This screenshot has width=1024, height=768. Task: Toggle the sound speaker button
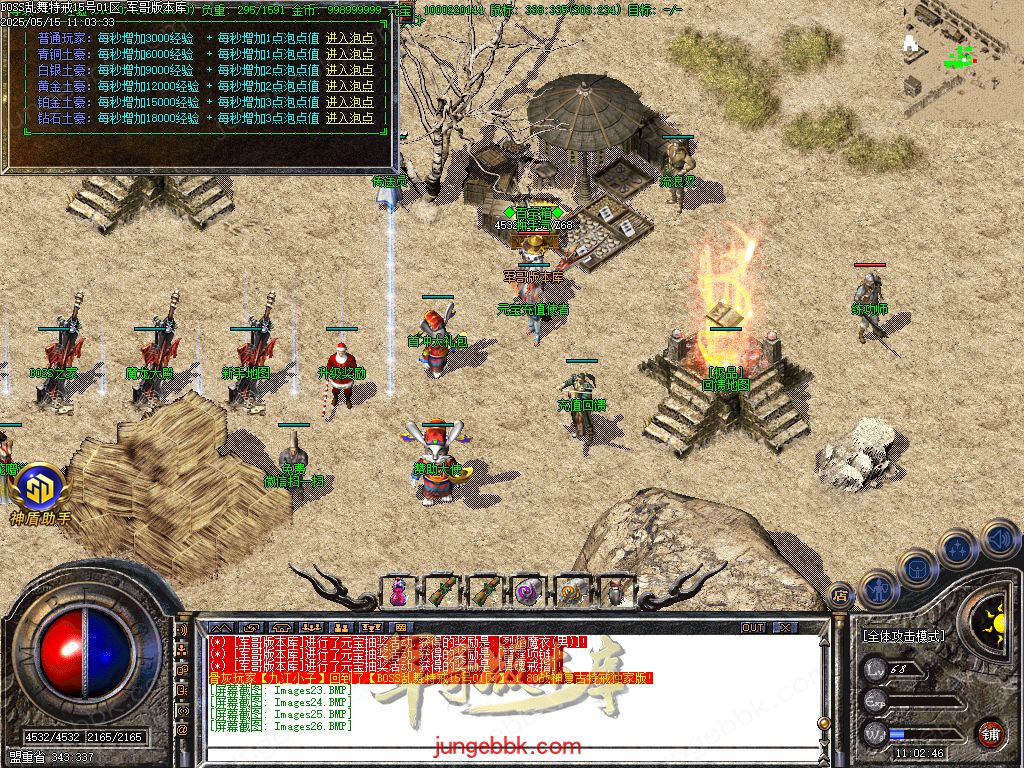pyautogui.click(x=999, y=539)
